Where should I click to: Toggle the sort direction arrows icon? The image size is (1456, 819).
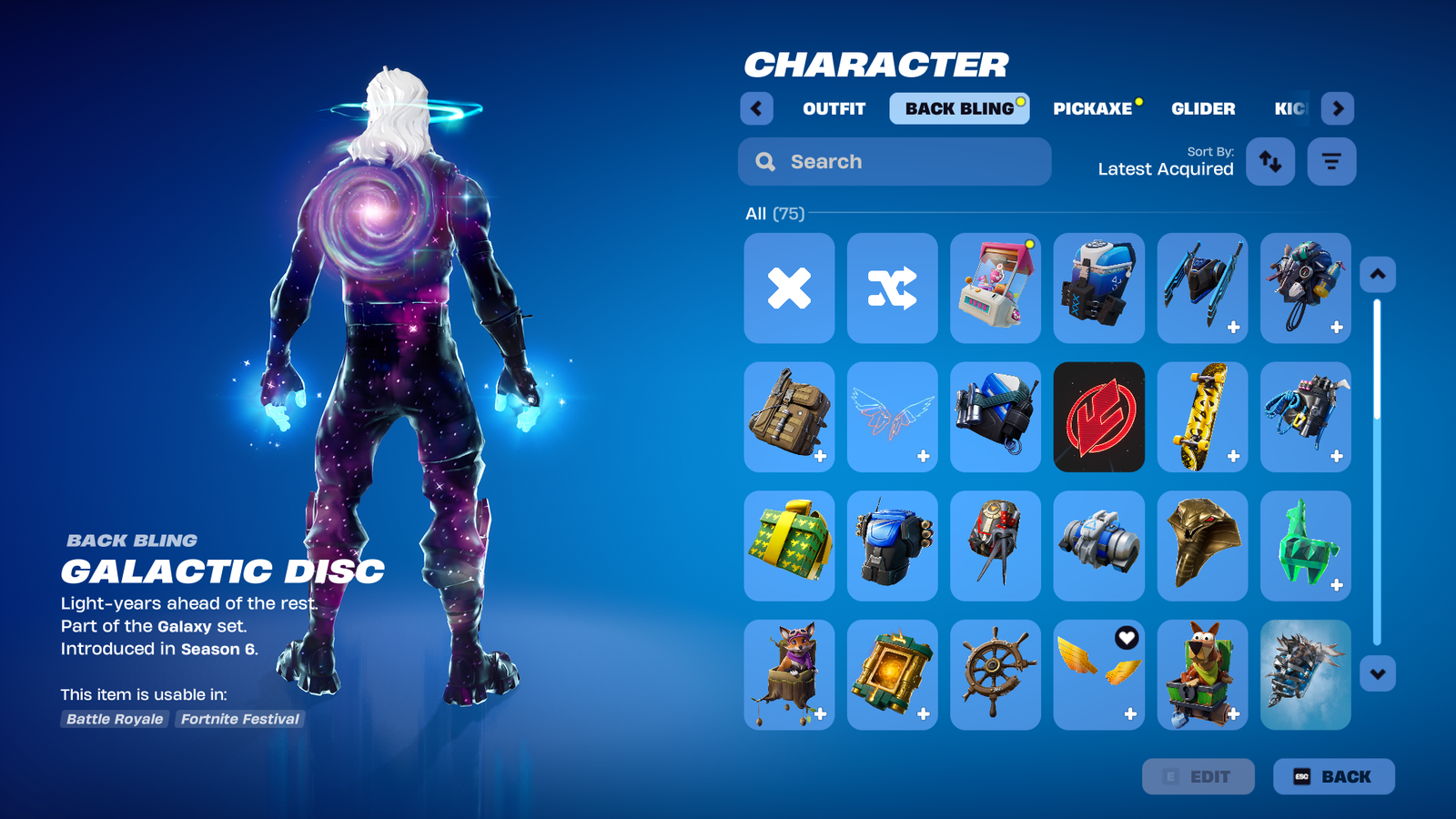pos(1270,161)
